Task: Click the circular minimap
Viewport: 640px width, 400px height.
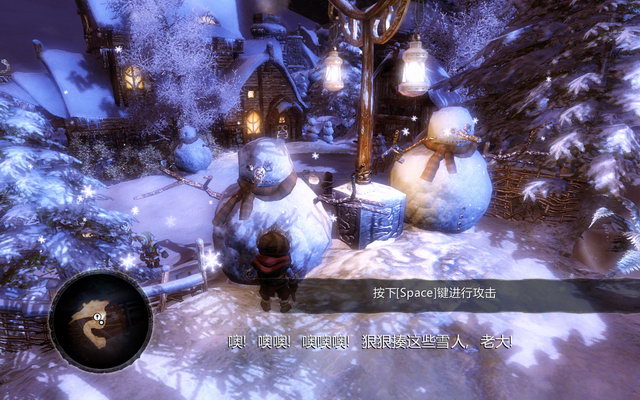Action: (x=100, y=321)
